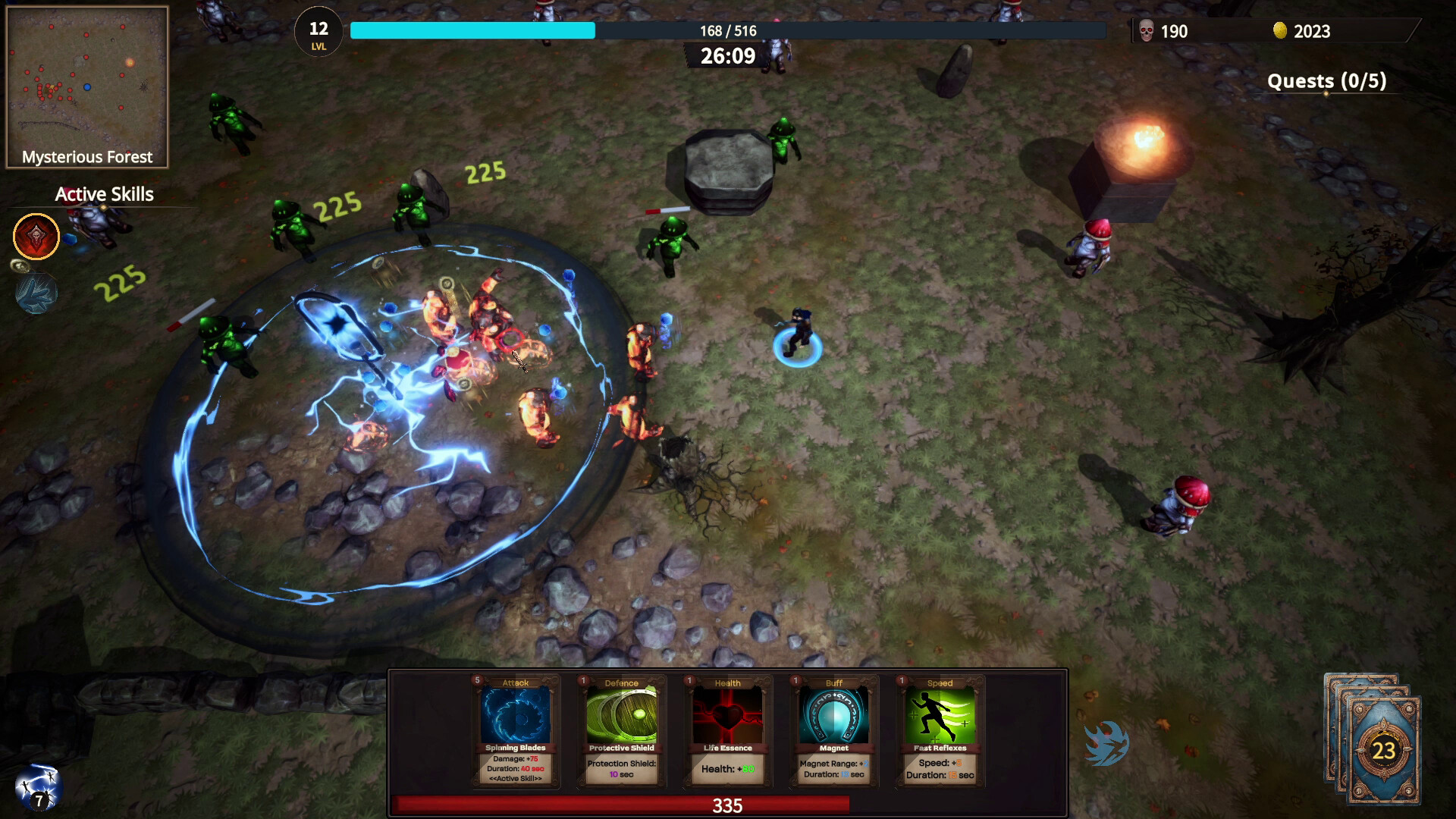The height and width of the screenshot is (819, 1456).
Task: Collapse the Active Skills panel header
Action: pyautogui.click(x=103, y=194)
